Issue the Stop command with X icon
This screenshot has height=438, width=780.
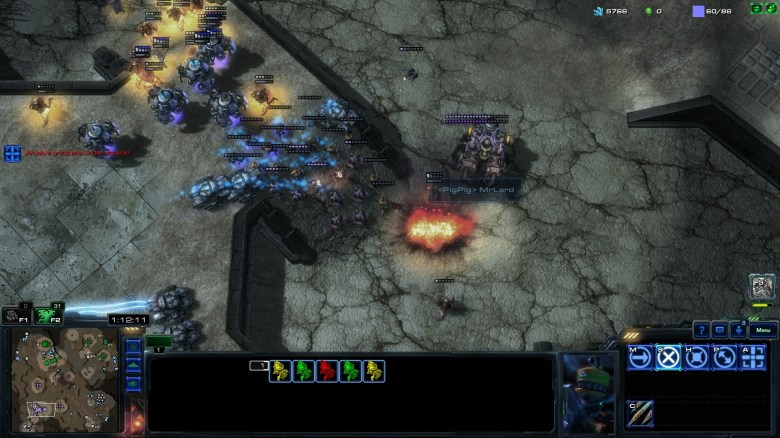[x=668, y=357]
